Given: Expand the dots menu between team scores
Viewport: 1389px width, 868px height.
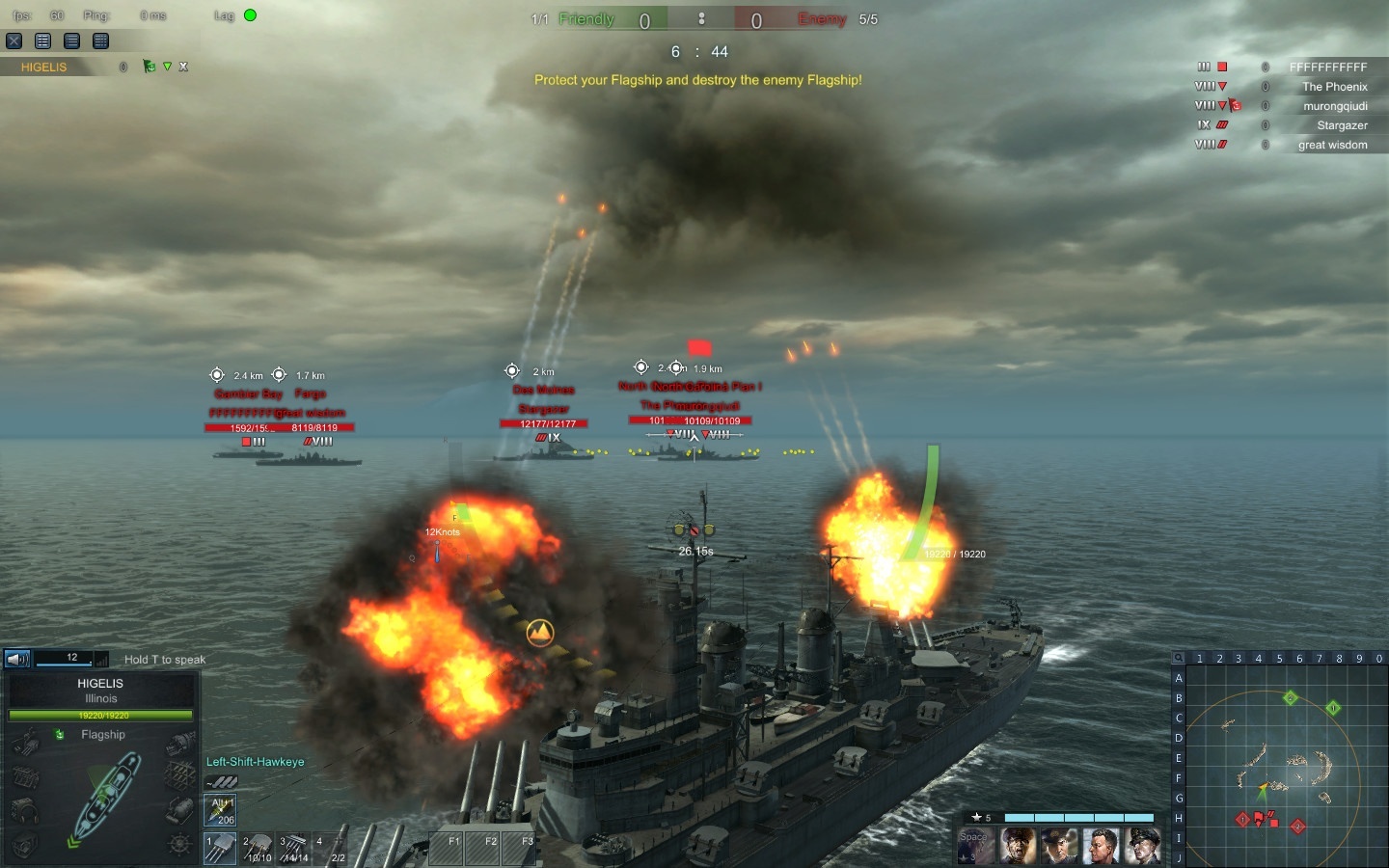Looking at the screenshot, I should (x=701, y=19).
